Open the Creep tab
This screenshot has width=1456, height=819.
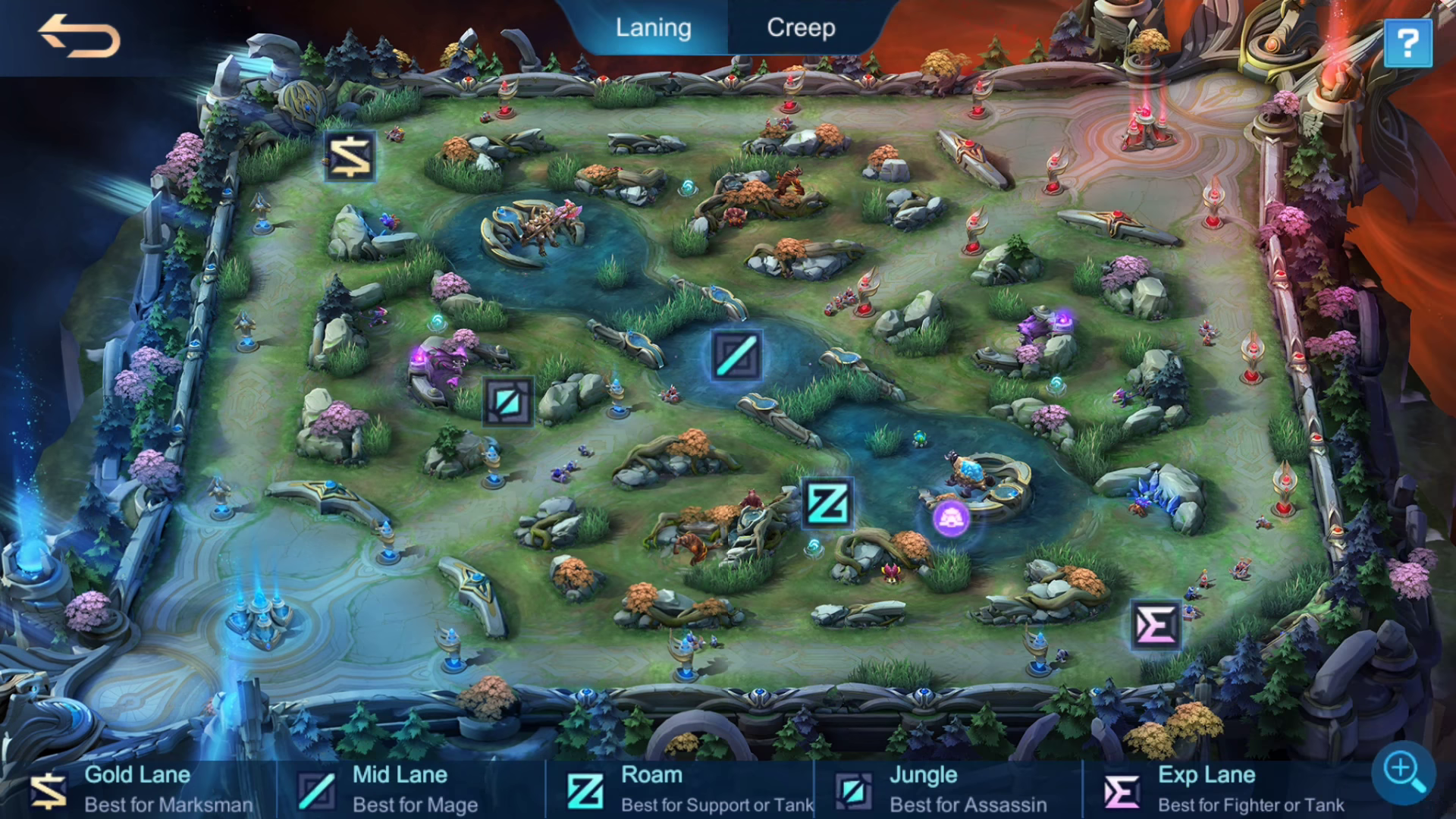point(801,28)
